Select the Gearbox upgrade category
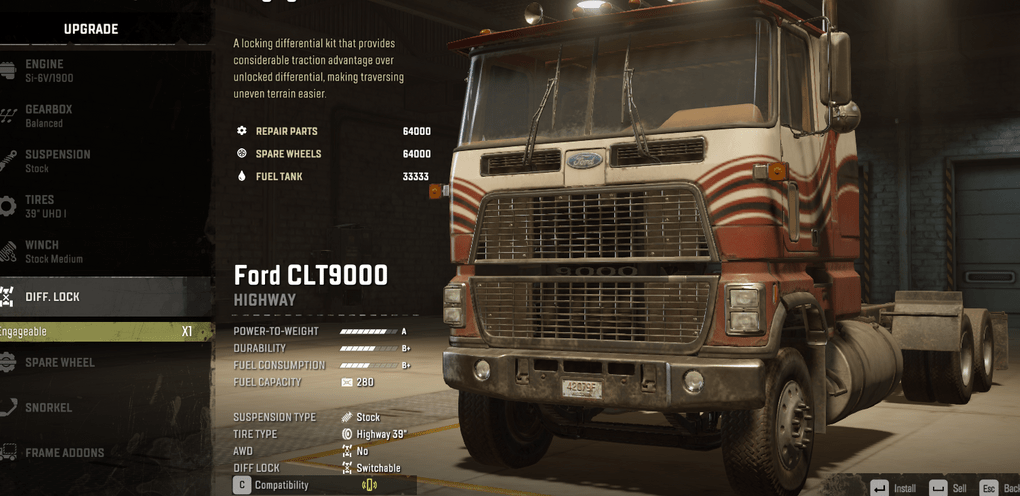1020x496 pixels. [x=50, y=115]
